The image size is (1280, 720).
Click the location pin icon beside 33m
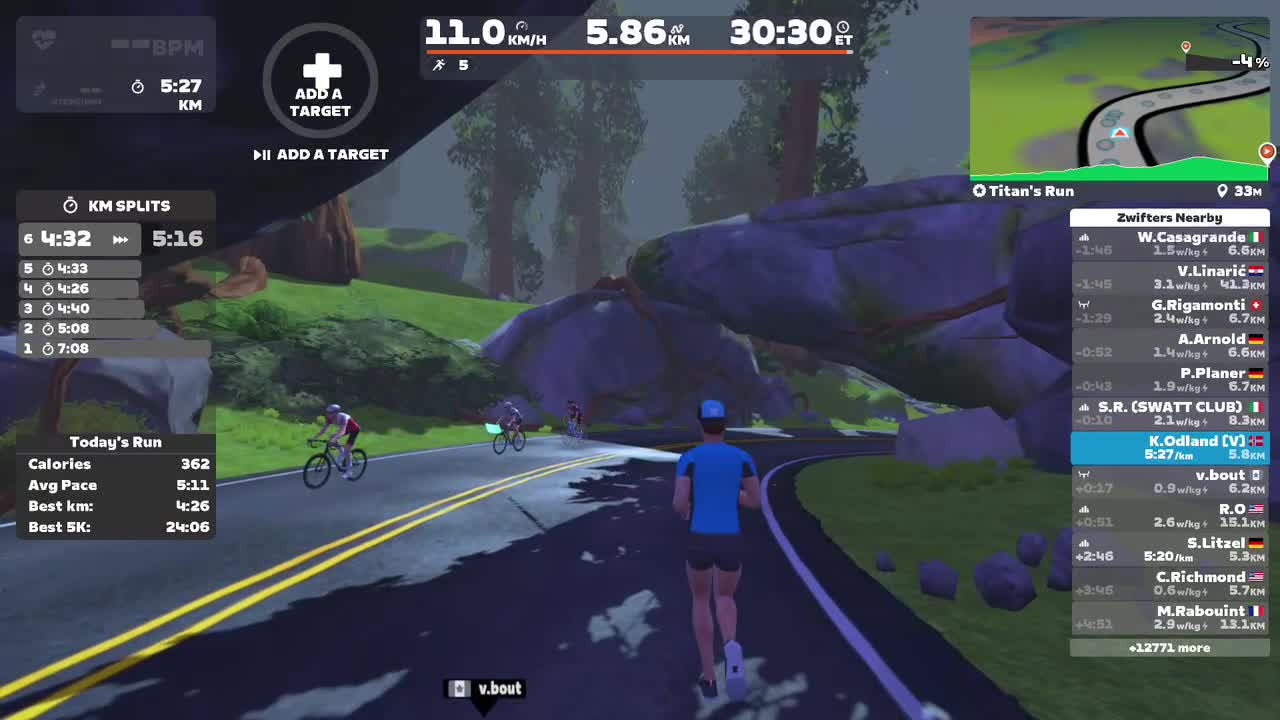pyautogui.click(x=1222, y=191)
